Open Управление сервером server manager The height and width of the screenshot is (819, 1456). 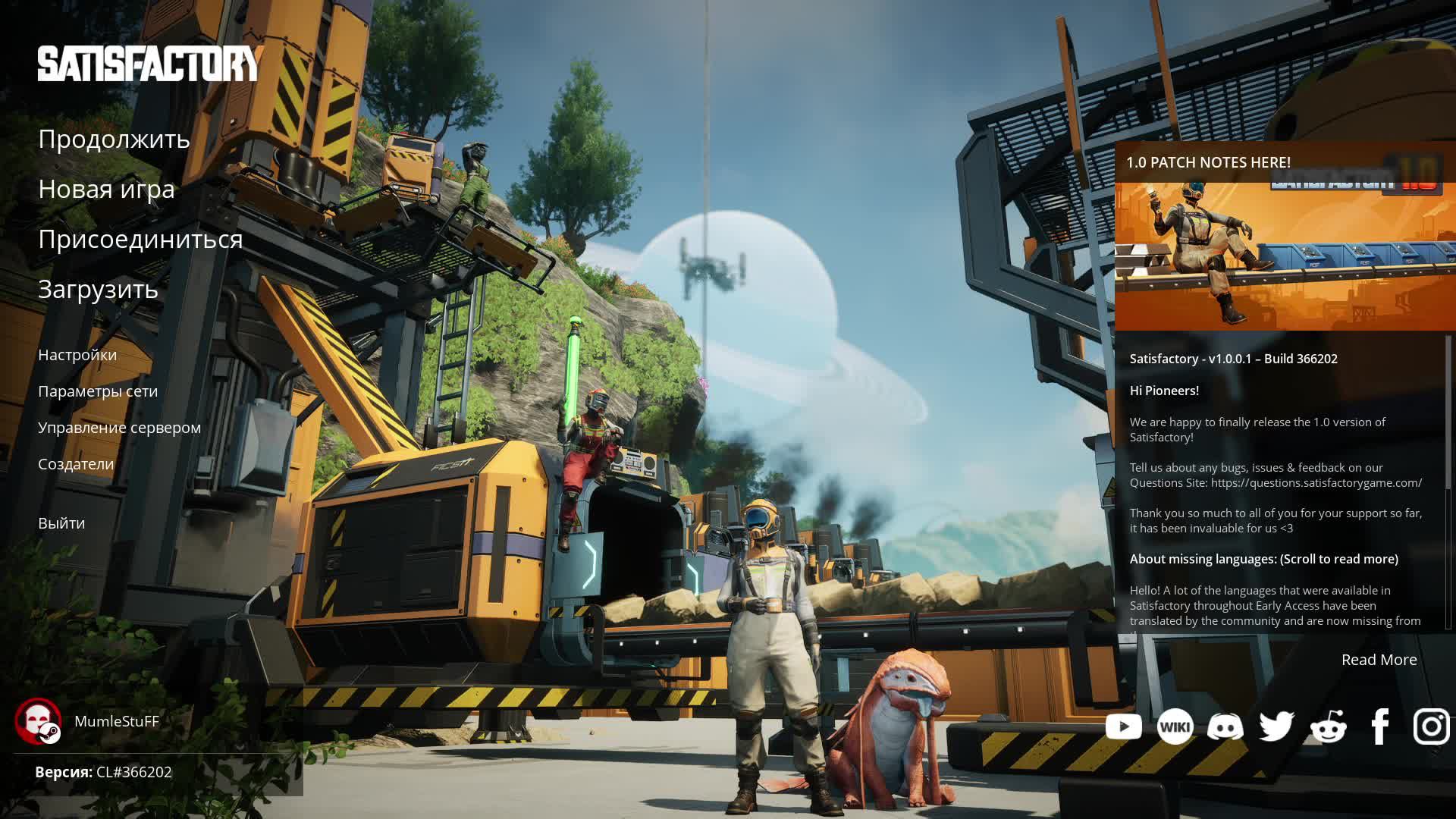[x=119, y=428]
